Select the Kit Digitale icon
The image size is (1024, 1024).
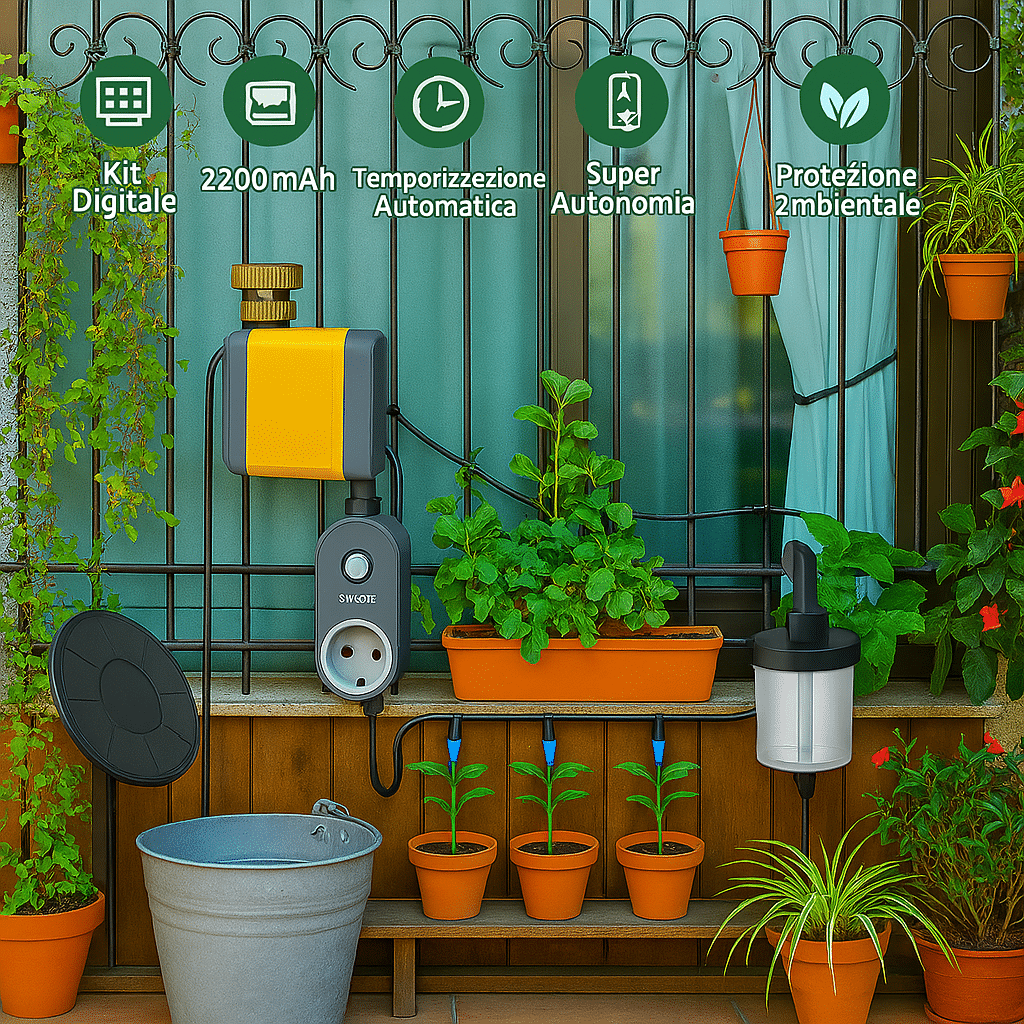pos(124,101)
